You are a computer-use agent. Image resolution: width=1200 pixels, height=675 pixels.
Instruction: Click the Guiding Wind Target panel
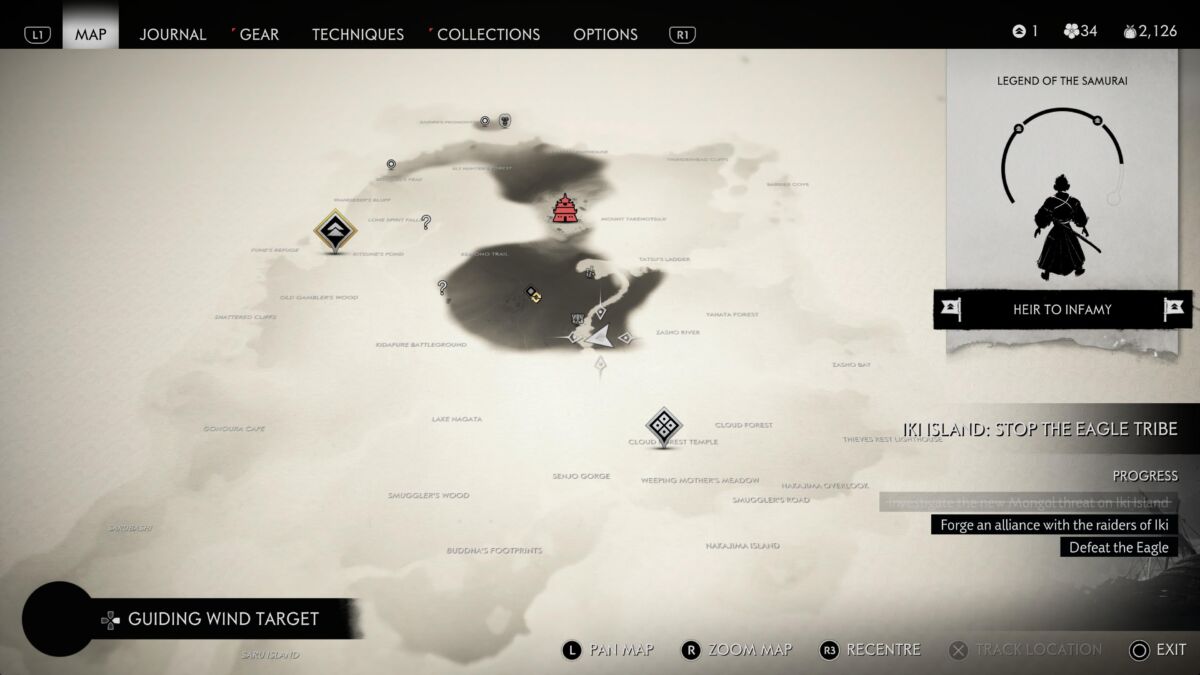pos(222,619)
